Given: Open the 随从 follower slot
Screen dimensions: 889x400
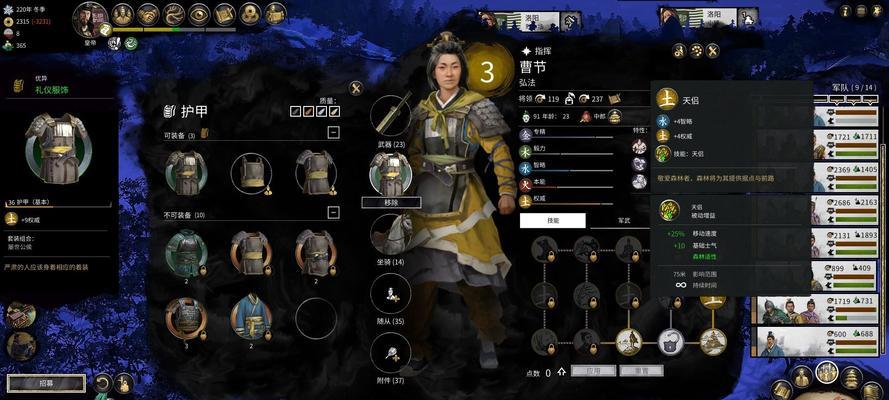Looking at the screenshot, I should [391, 293].
